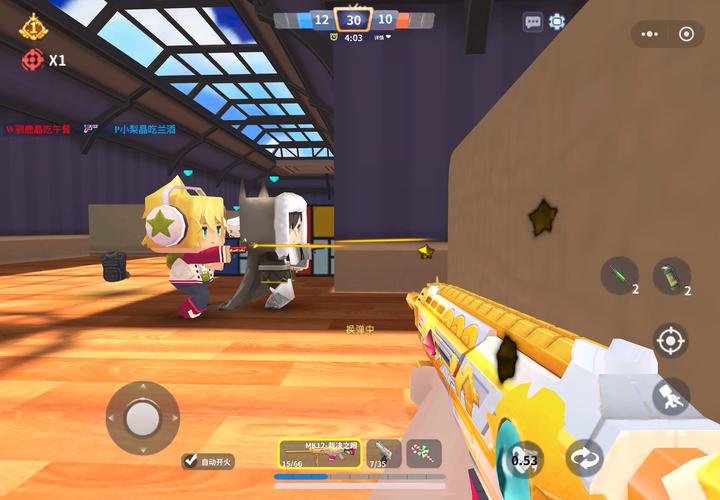720x500 pixels.
Task: Close the mini-program via the circle button
Action: click(686, 34)
